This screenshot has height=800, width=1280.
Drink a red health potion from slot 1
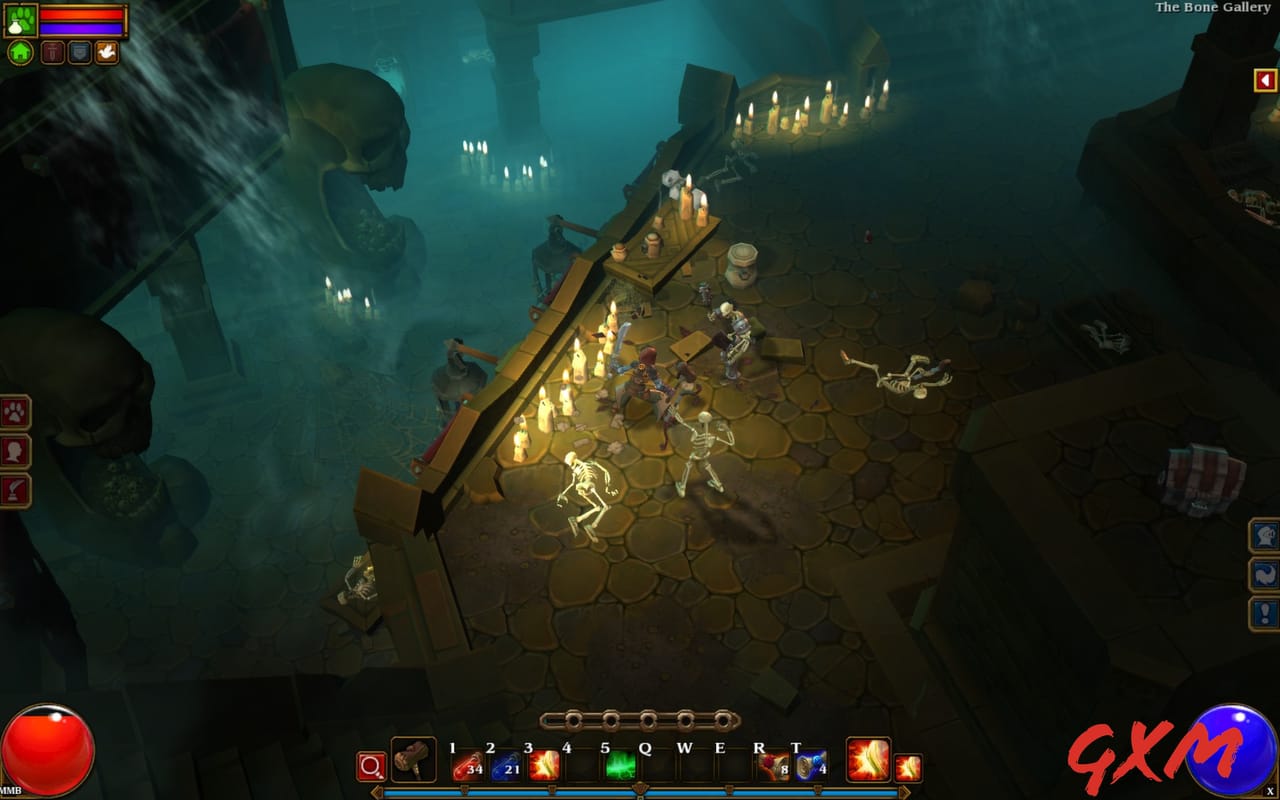(468, 765)
